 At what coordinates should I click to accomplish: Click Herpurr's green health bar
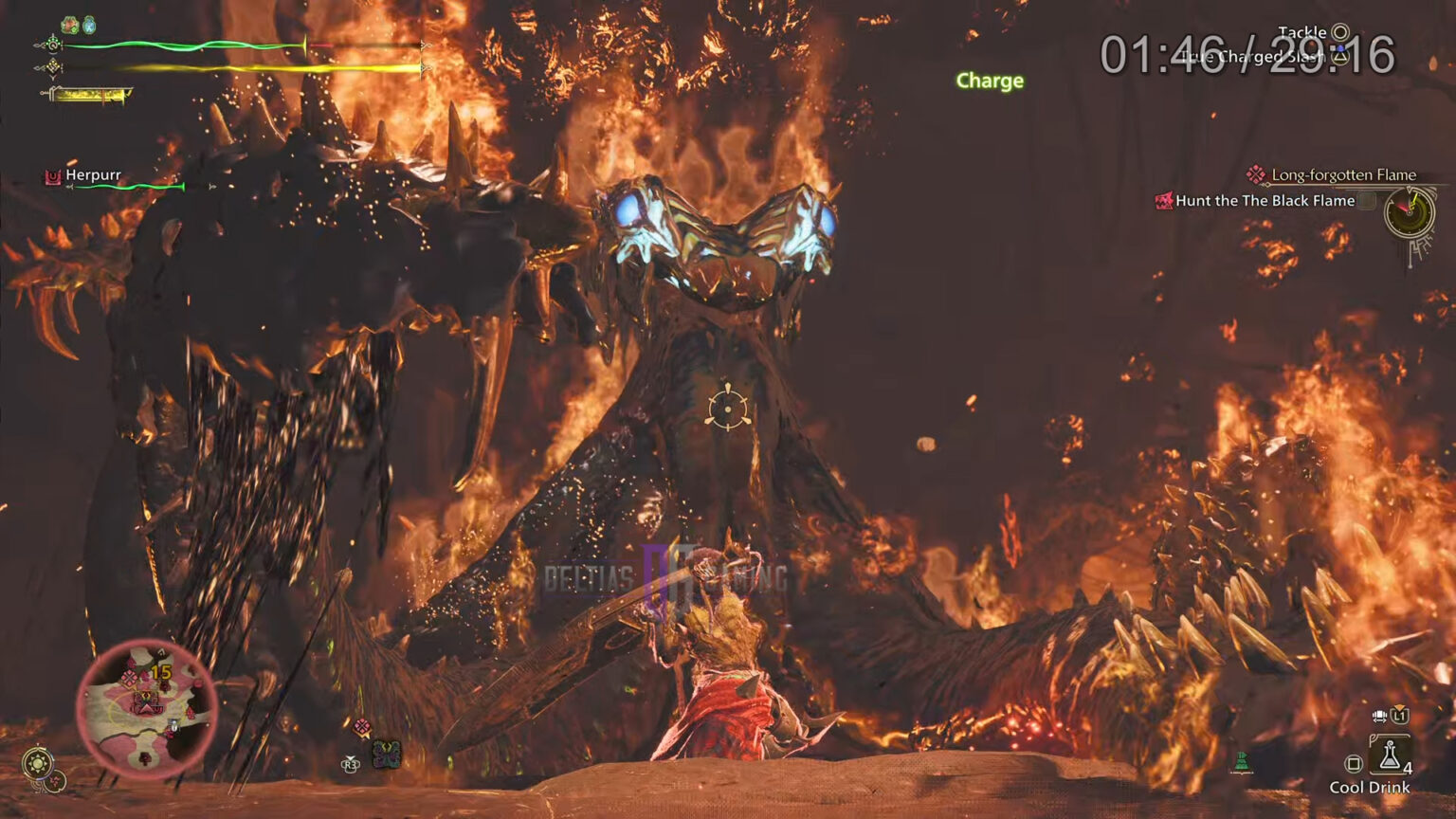coord(128,187)
